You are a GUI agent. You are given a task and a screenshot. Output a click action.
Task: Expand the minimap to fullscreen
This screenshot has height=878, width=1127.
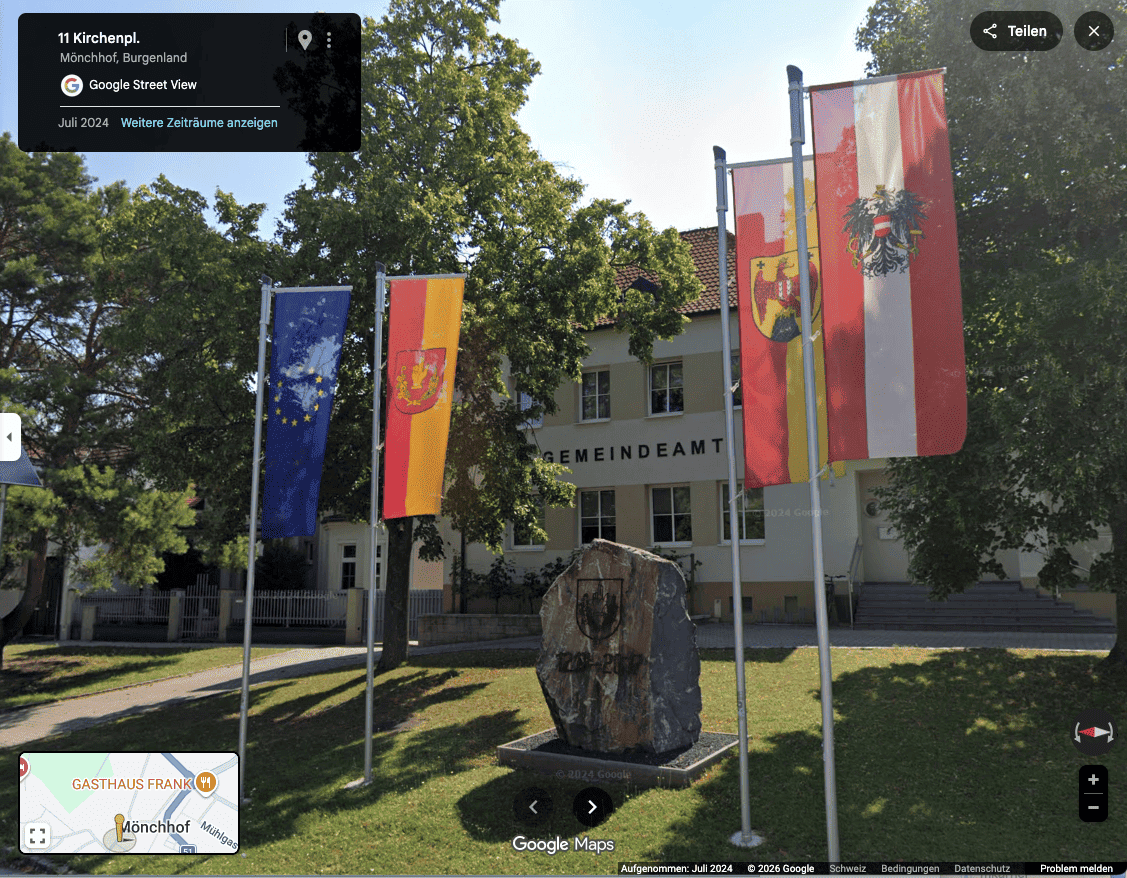click(37, 836)
